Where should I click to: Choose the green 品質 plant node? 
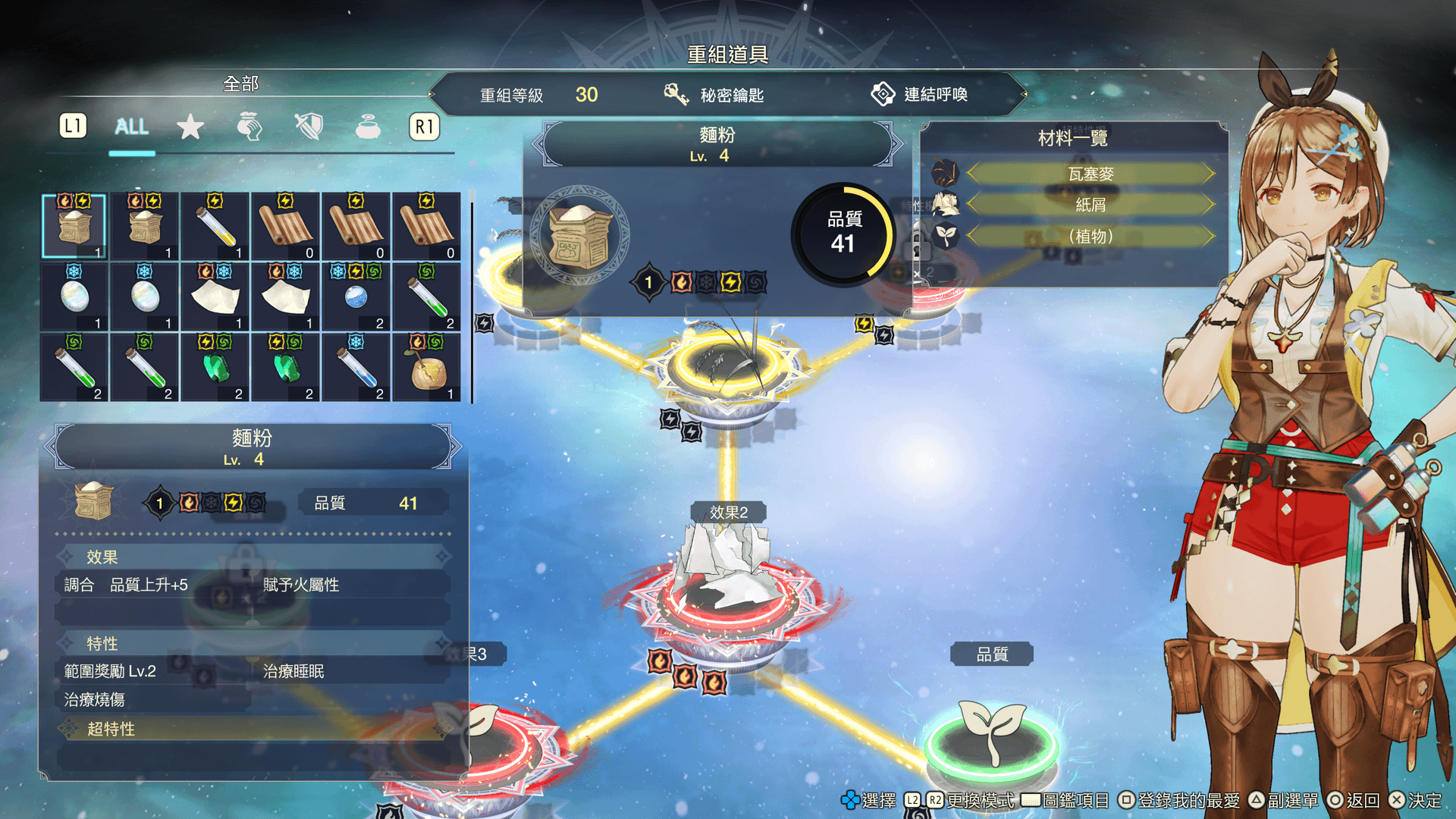coord(991,739)
